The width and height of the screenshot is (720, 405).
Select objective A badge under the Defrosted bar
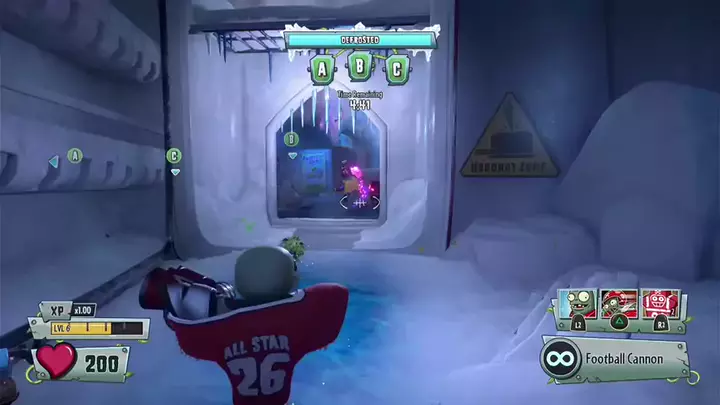pos(321,69)
